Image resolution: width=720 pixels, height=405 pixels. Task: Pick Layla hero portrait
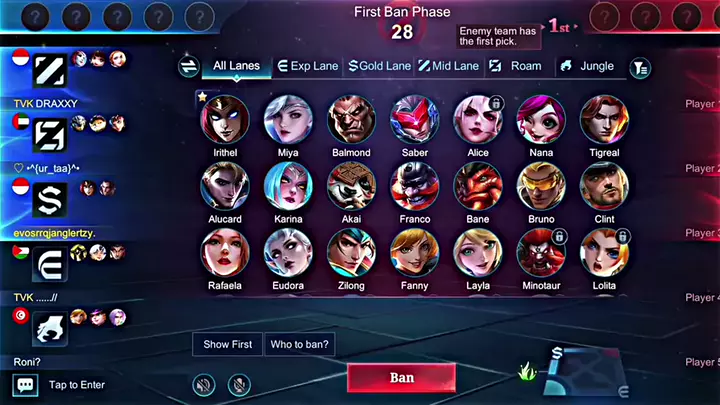click(478, 254)
